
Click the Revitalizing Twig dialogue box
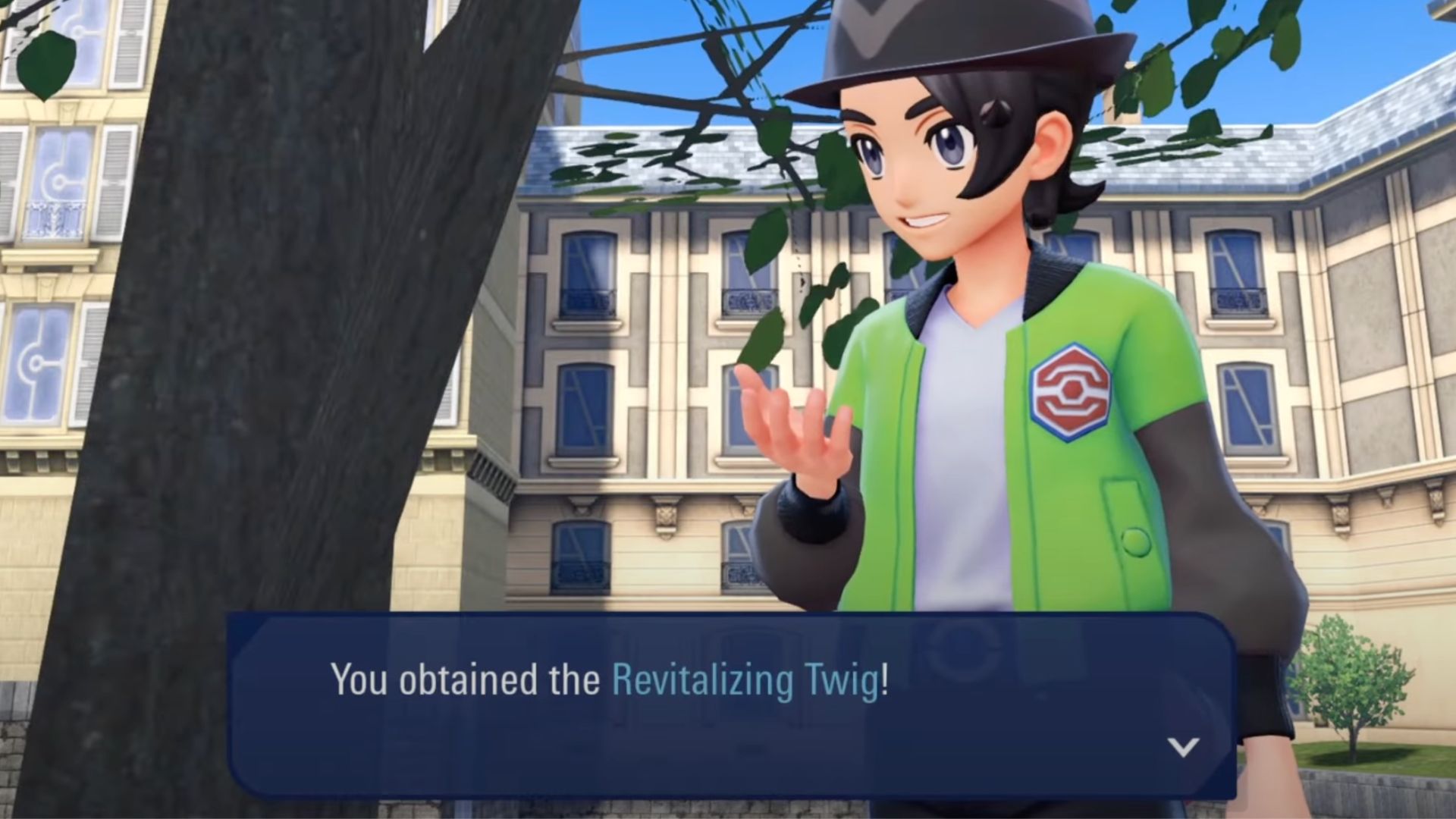click(731, 705)
